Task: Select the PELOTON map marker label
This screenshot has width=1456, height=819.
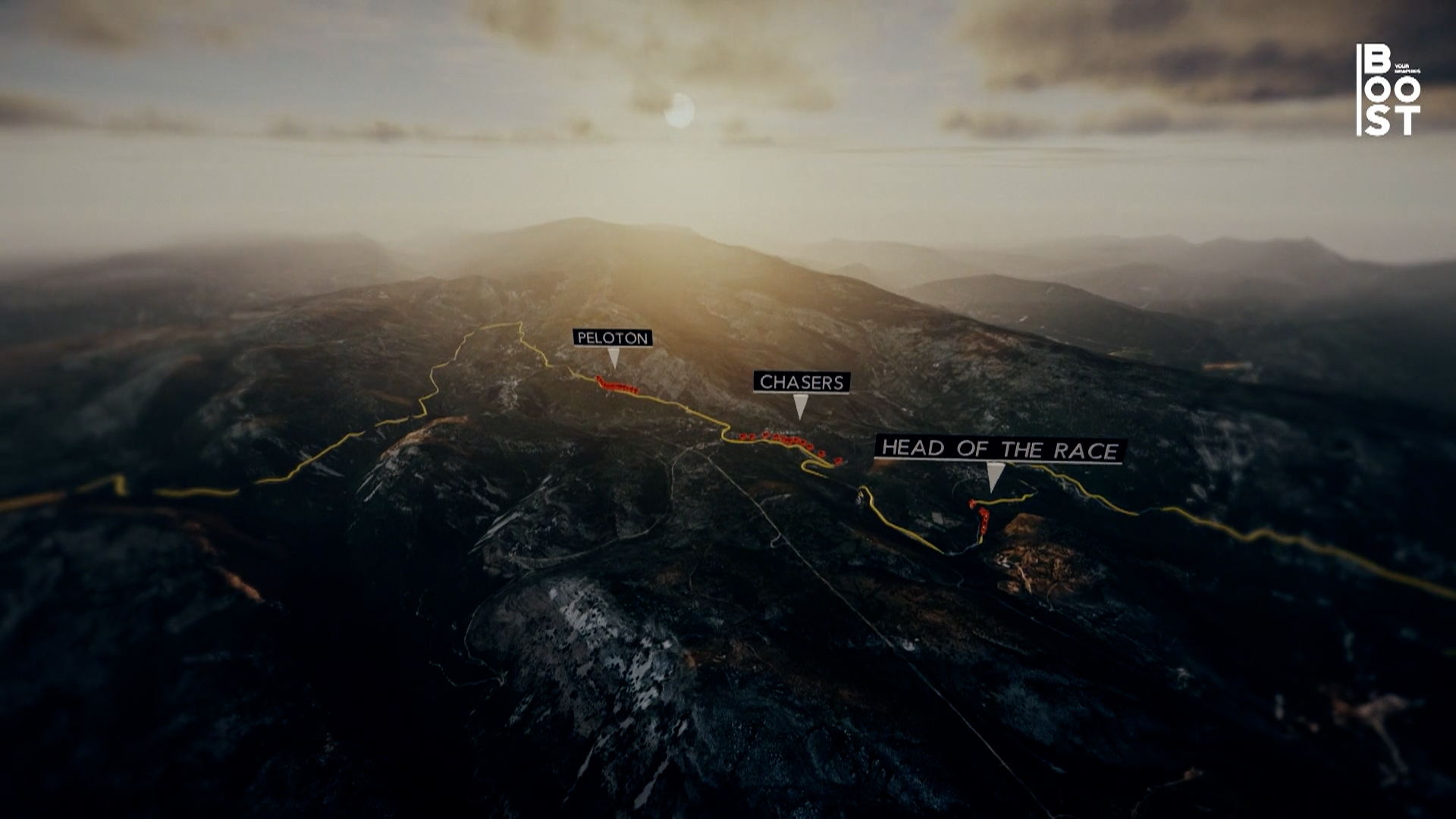Action: [613, 338]
